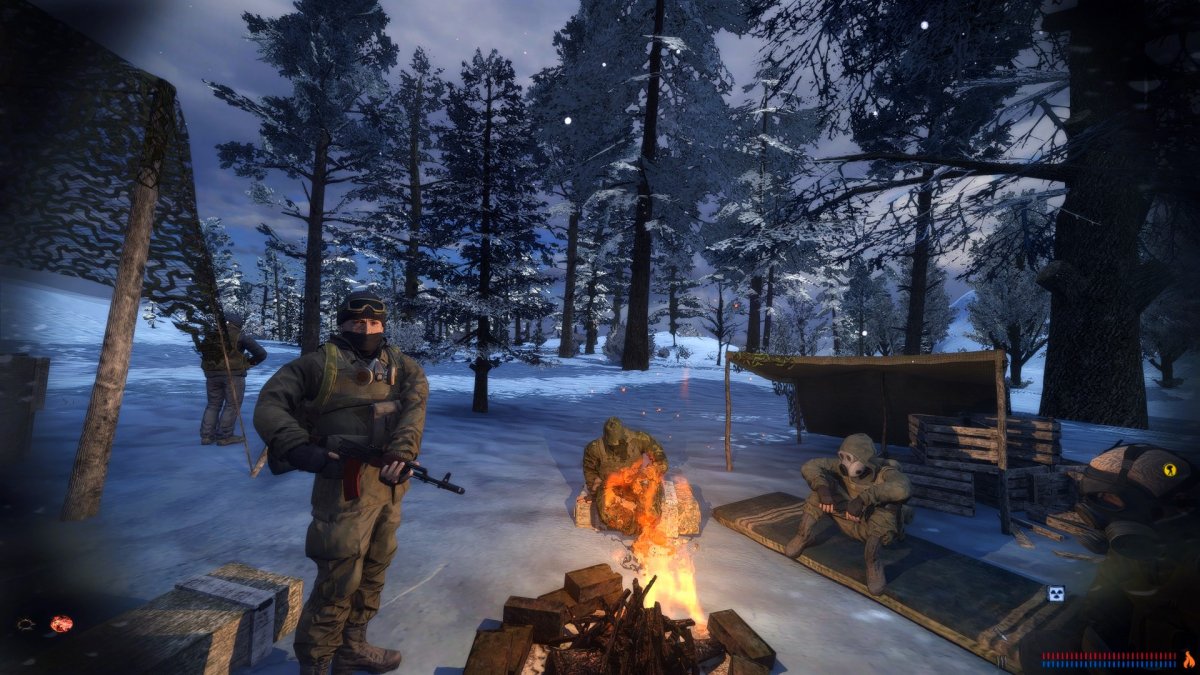Click the orange flame icon

pos(1188,659)
